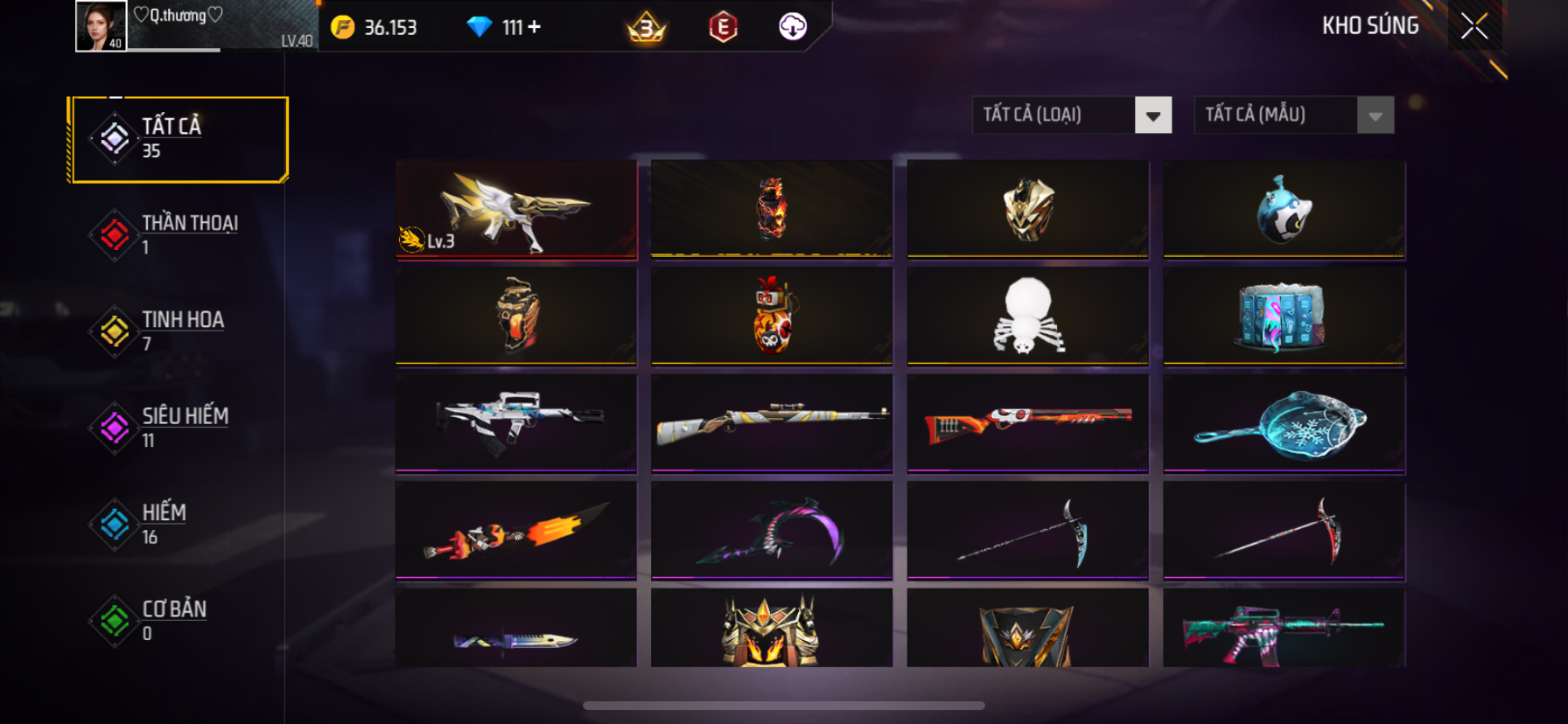Image resolution: width=1568 pixels, height=724 pixels.
Task: Close the Kho Súng screen
Action: pos(1474,27)
